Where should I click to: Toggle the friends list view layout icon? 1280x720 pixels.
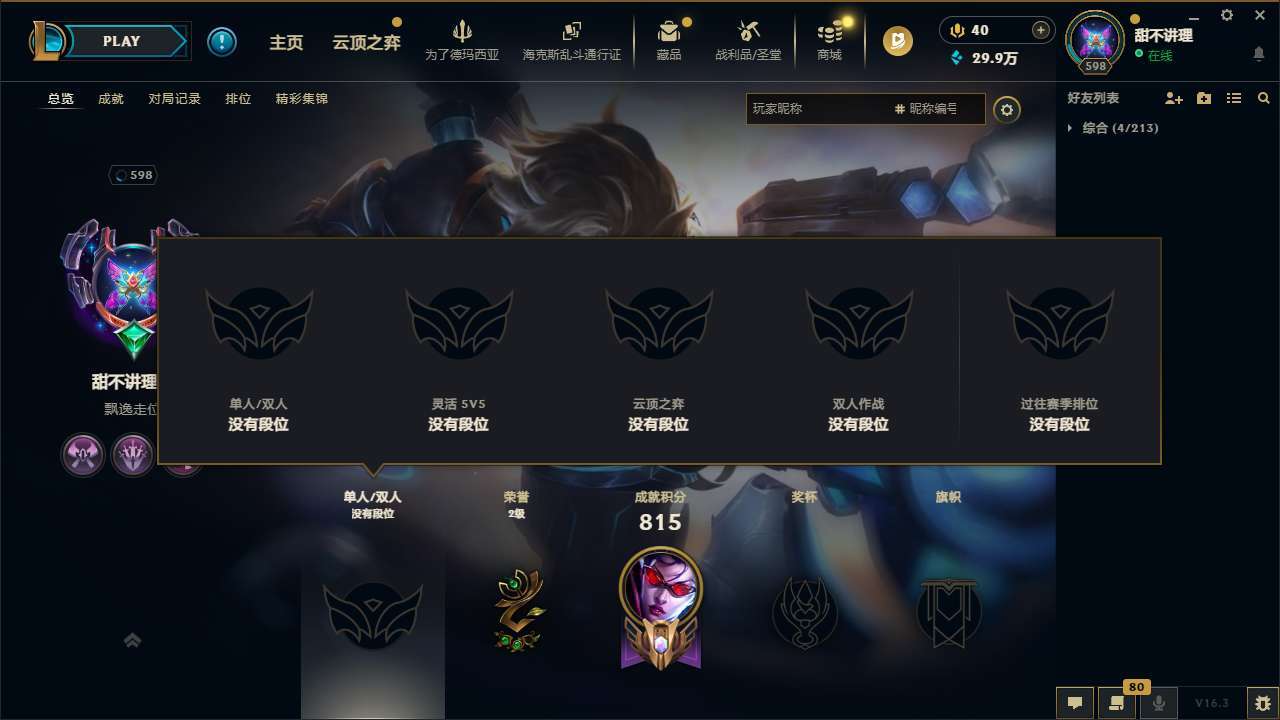(1234, 98)
